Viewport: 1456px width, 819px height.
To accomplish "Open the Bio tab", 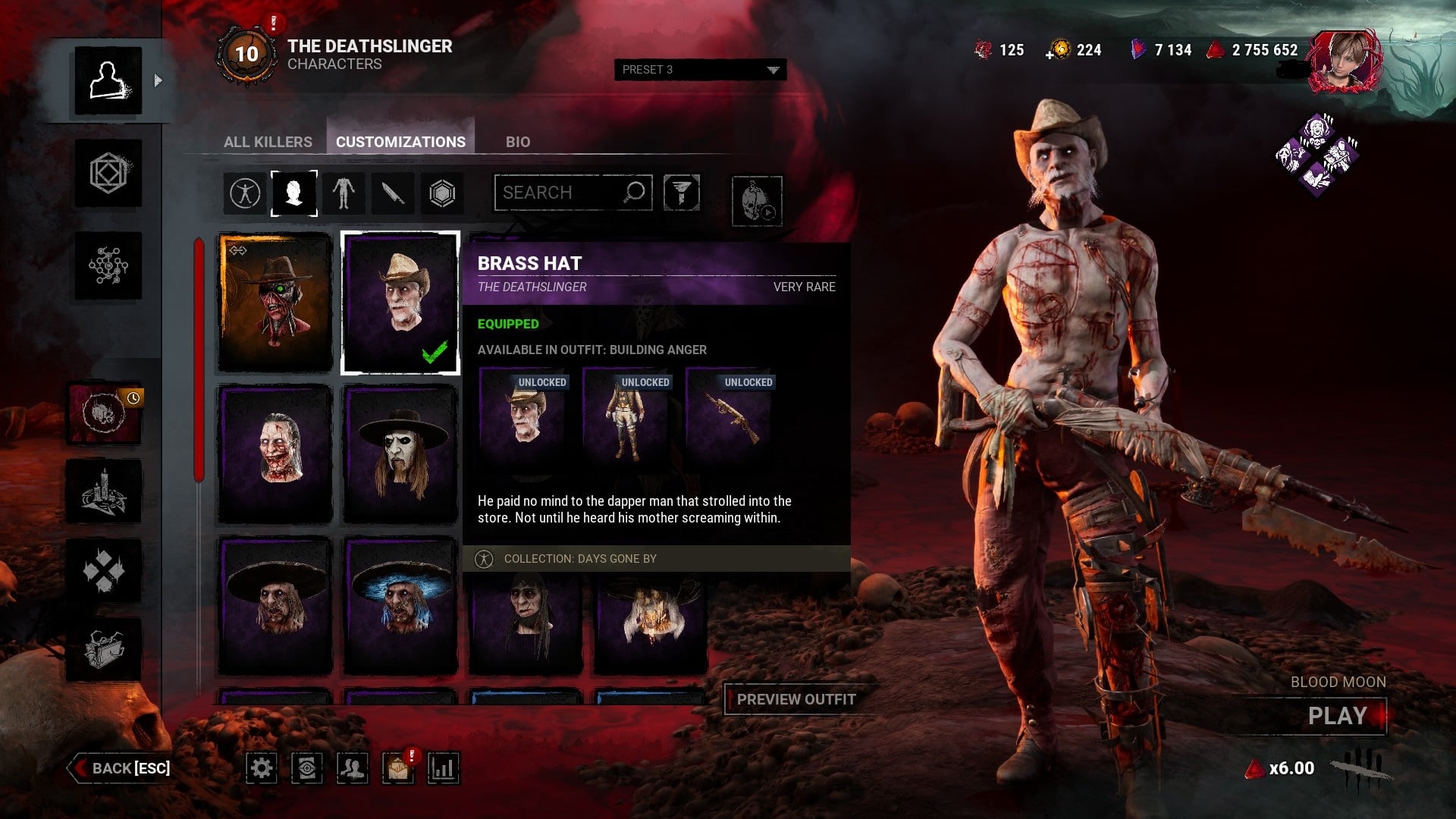I will 518,142.
